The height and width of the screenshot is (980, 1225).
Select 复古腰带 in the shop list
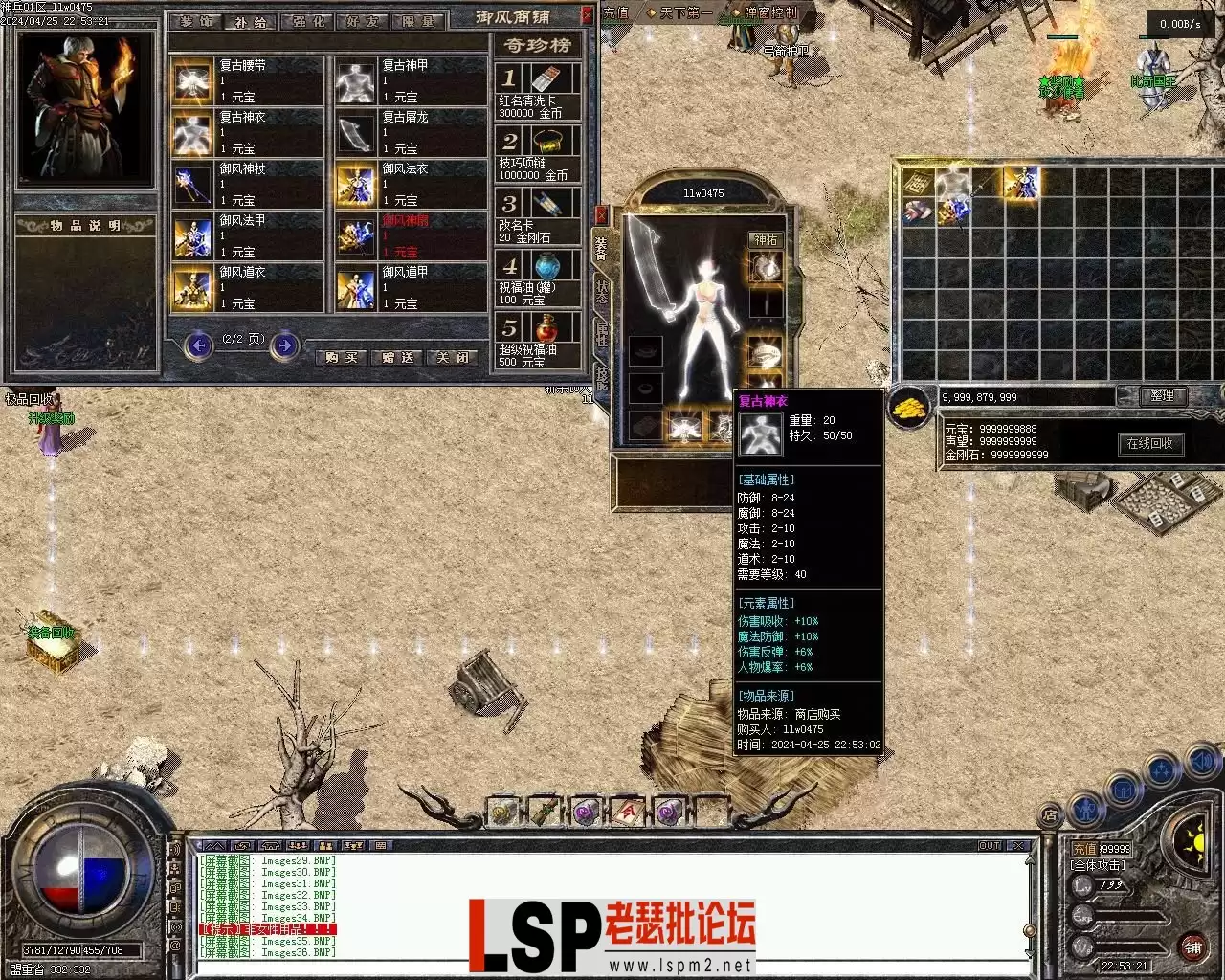248,80
